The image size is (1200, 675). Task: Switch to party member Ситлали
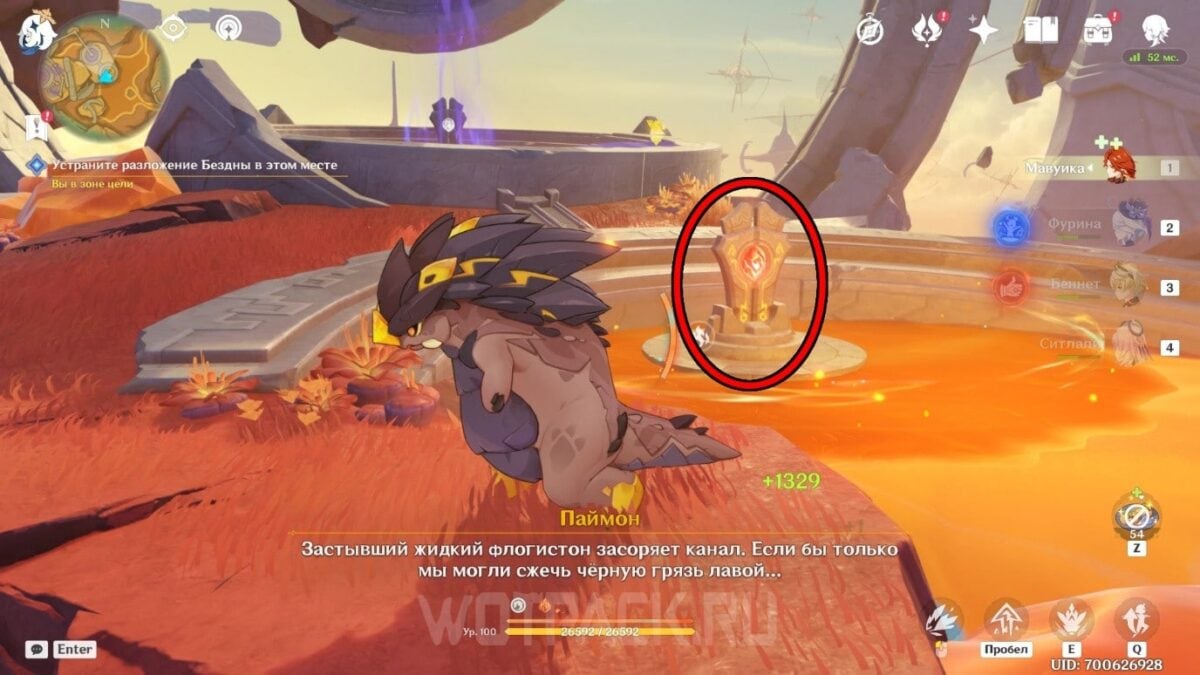1128,345
